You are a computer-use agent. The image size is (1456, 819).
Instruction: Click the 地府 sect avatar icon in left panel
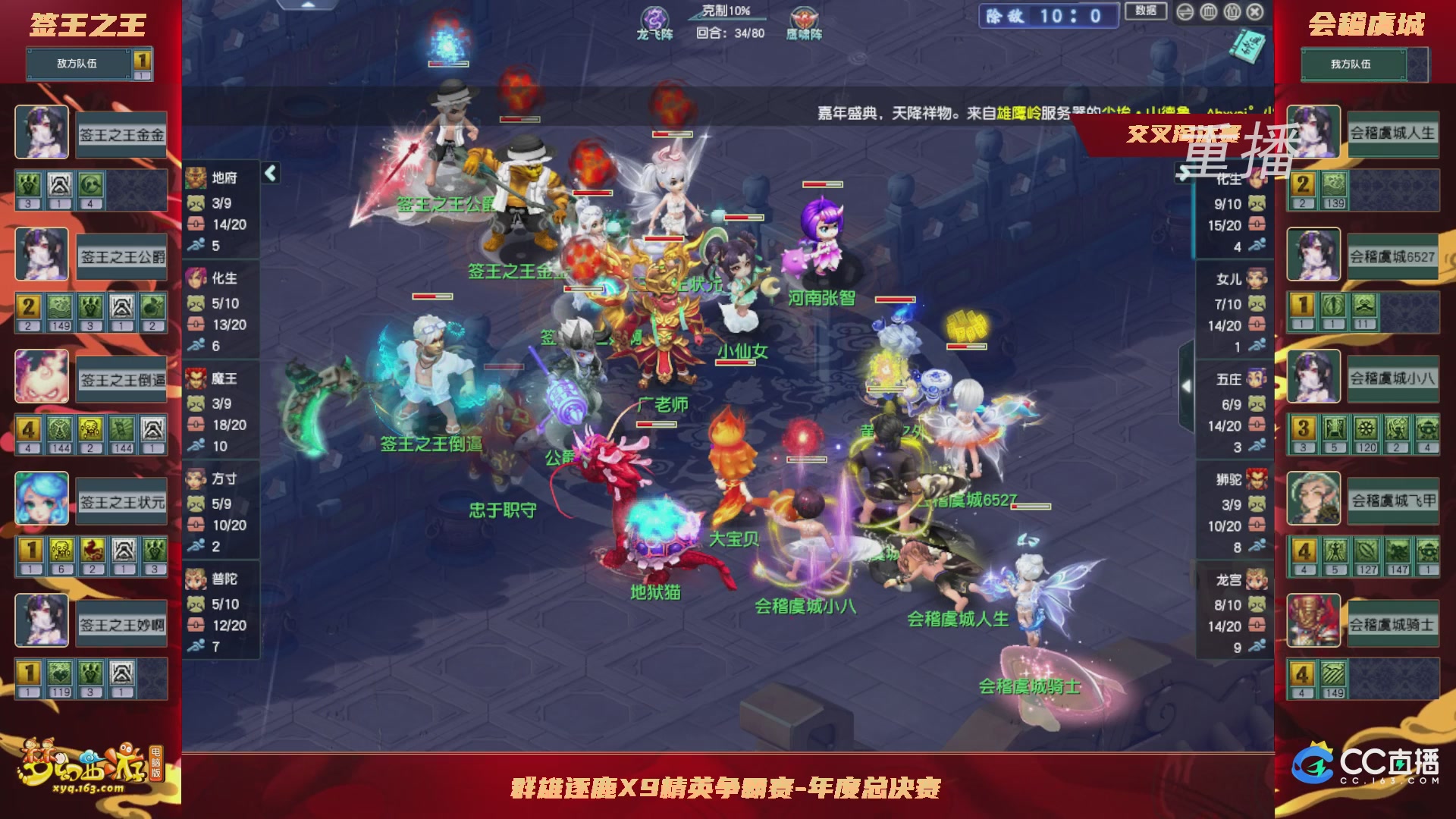tap(196, 176)
